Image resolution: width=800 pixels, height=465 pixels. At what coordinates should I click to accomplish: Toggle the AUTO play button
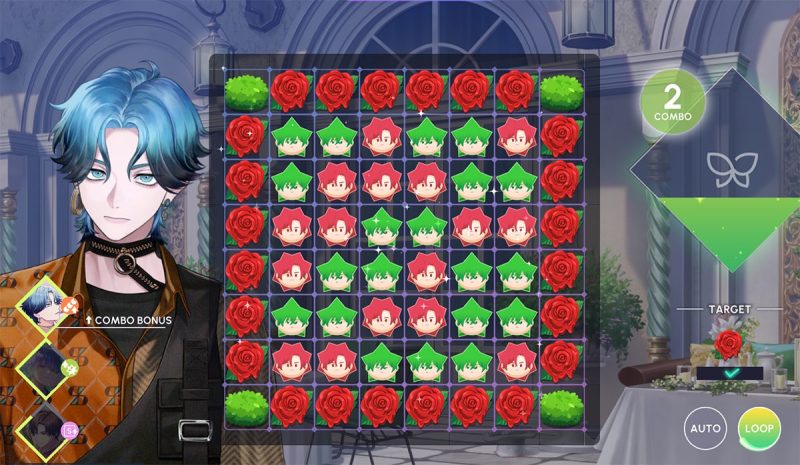(x=706, y=428)
